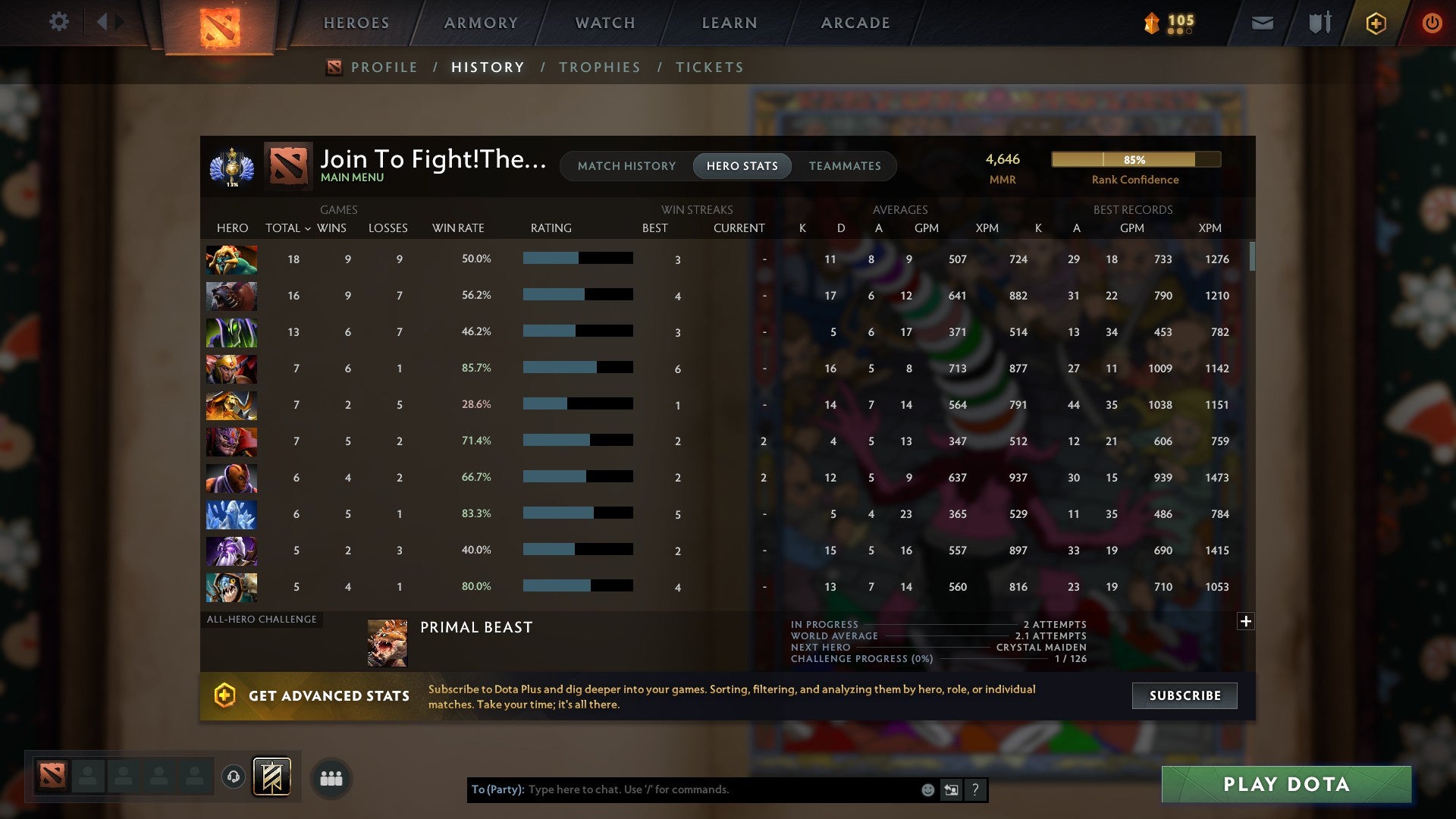Click the red power exit icon

tap(1432, 23)
